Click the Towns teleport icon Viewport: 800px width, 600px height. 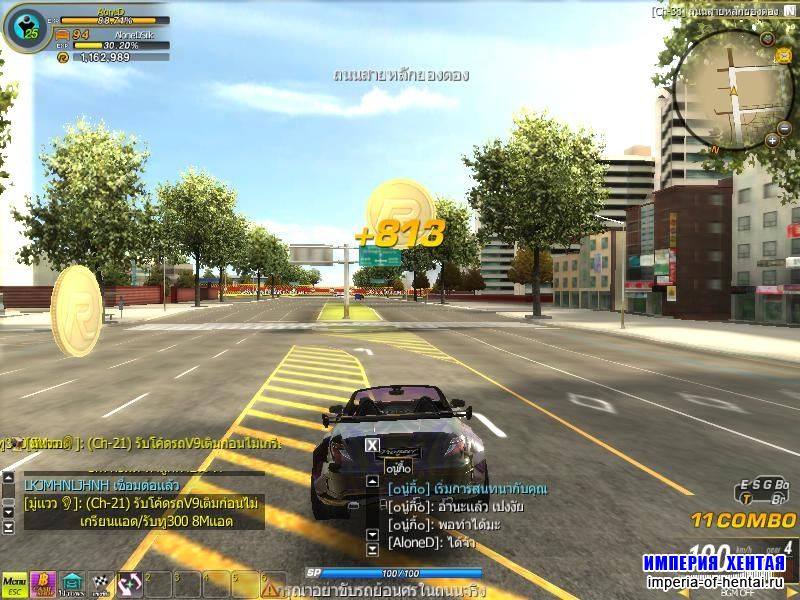[72, 582]
